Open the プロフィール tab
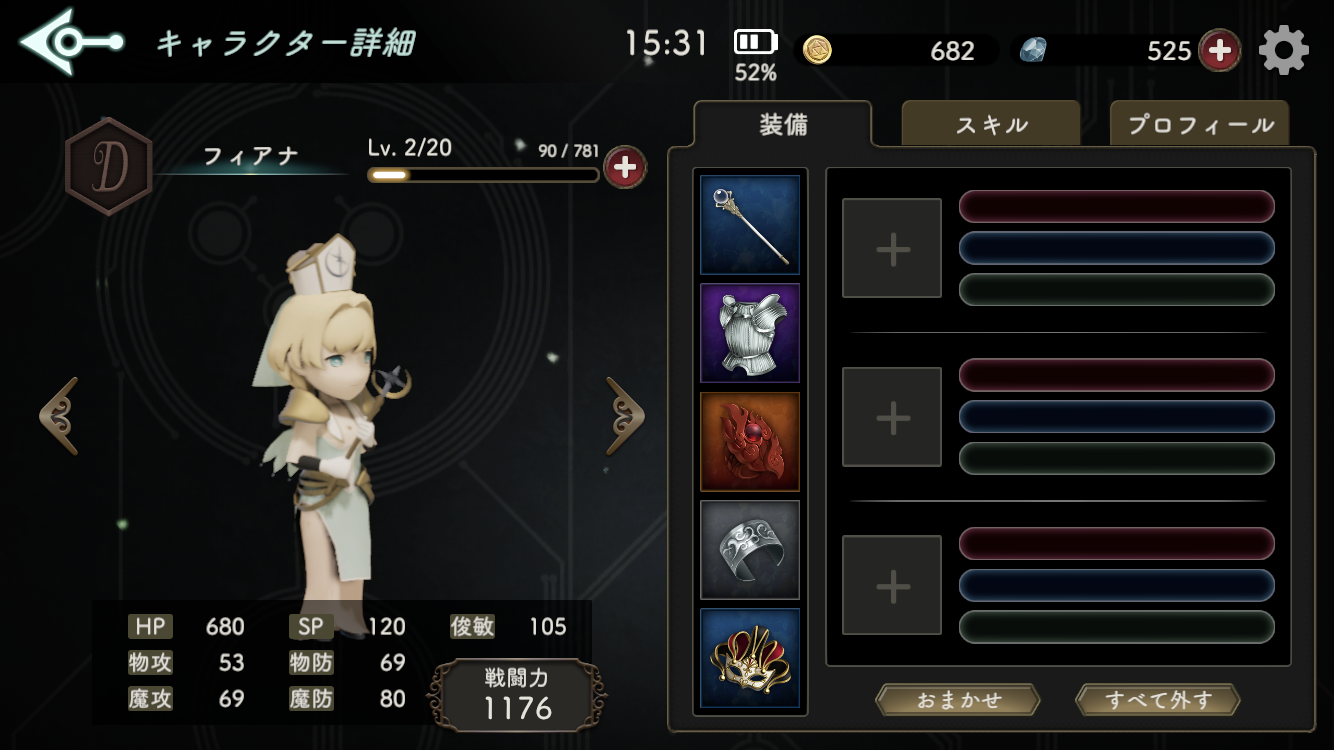This screenshot has width=1334, height=750. pyautogui.click(x=1200, y=125)
